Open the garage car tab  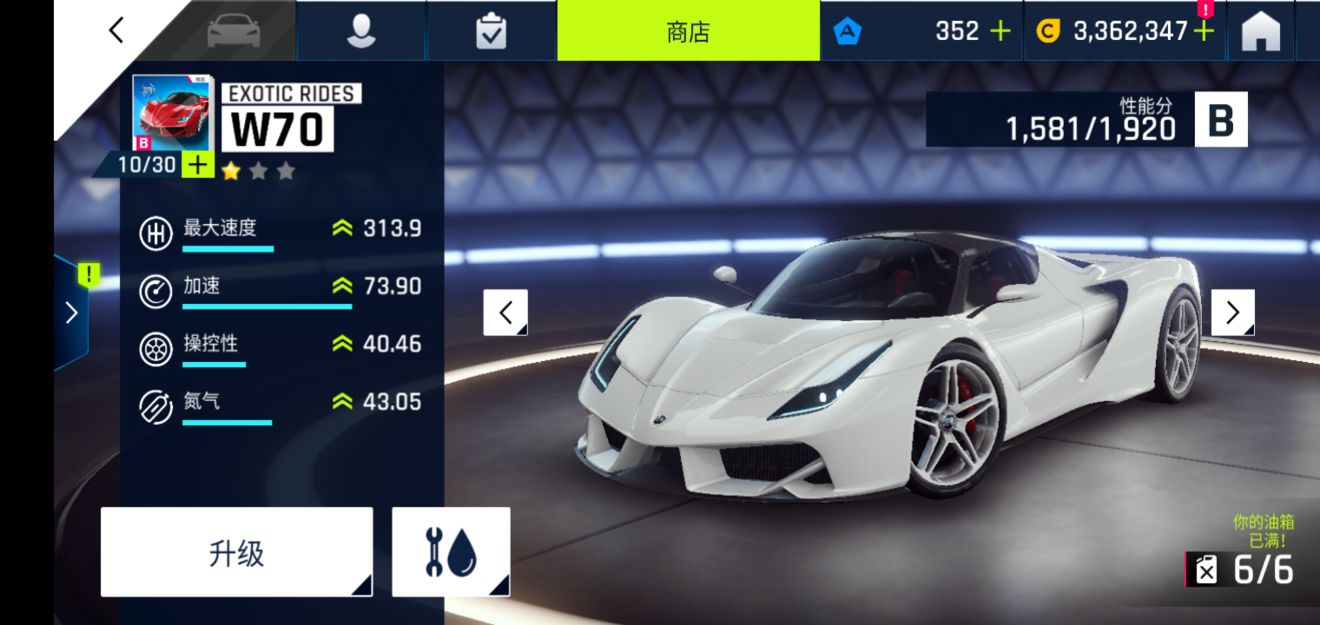[x=233, y=31]
